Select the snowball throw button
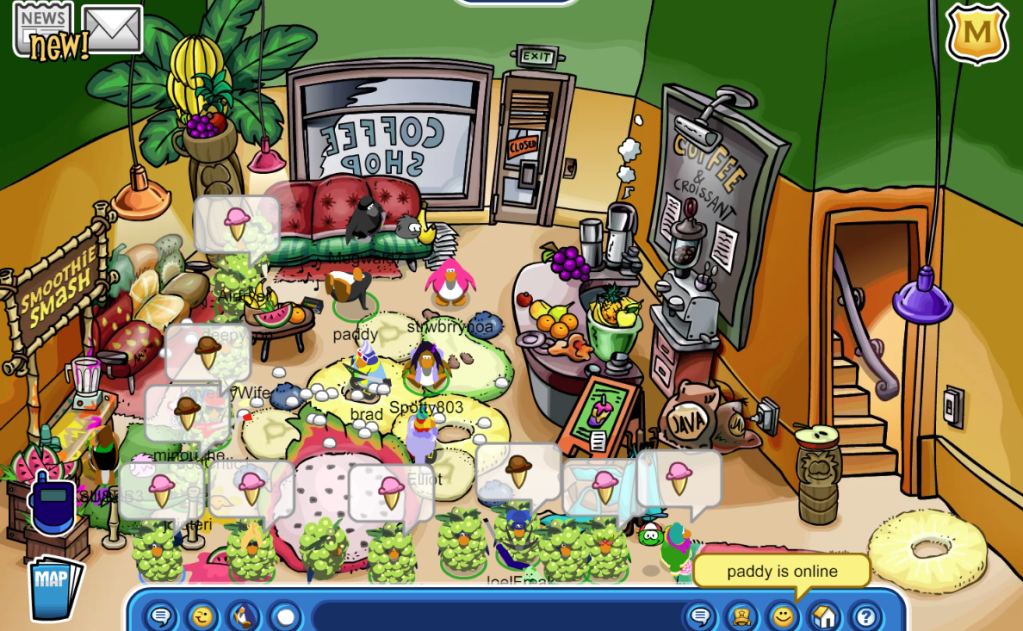Image resolution: width=1023 pixels, height=631 pixels. tap(285, 615)
